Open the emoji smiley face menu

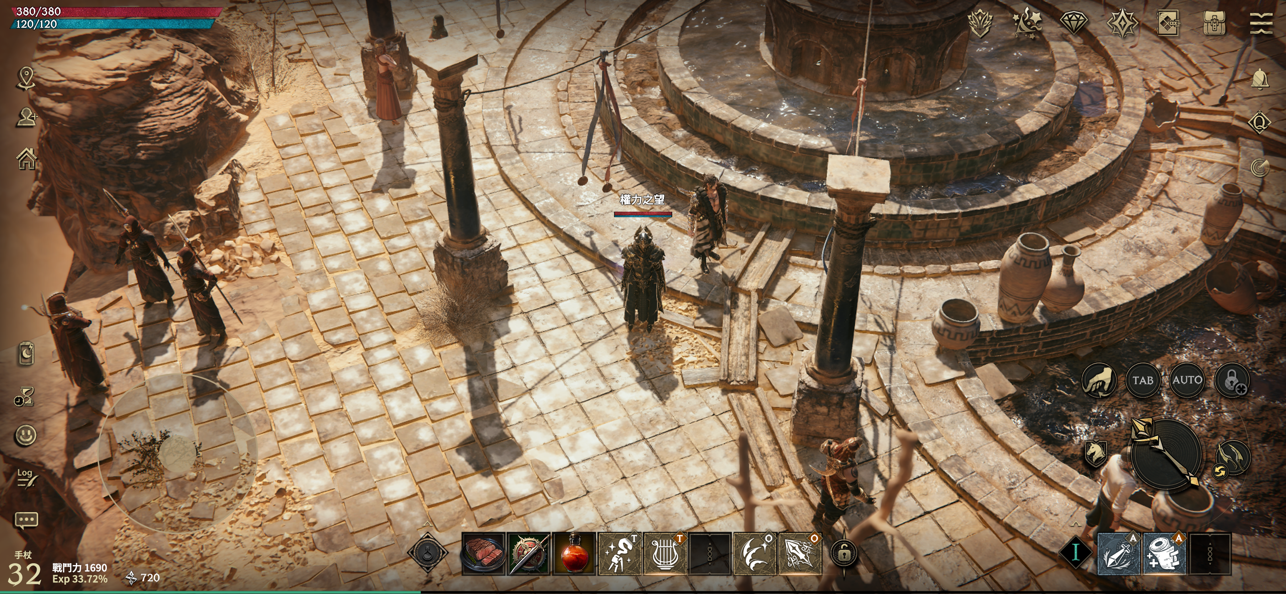[26, 435]
